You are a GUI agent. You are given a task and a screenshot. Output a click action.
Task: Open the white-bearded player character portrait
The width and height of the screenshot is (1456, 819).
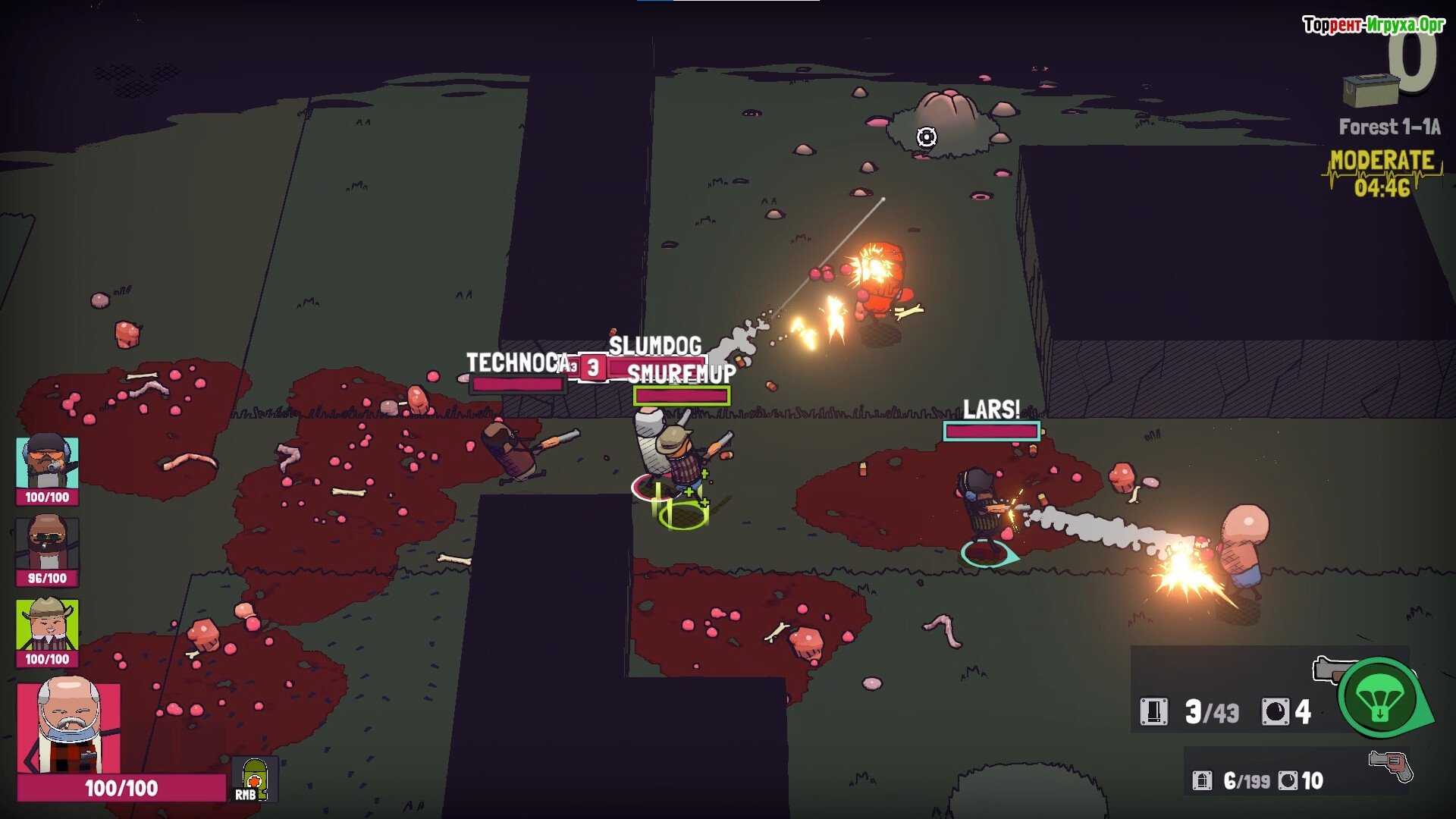[69, 727]
